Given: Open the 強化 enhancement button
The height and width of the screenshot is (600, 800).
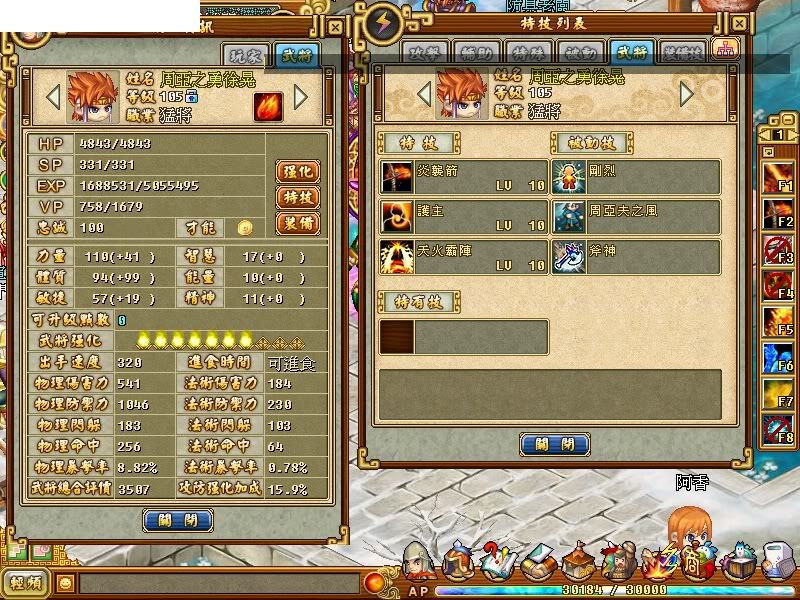Looking at the screenshot, I should pyautogui.click(x=296, y=171).
